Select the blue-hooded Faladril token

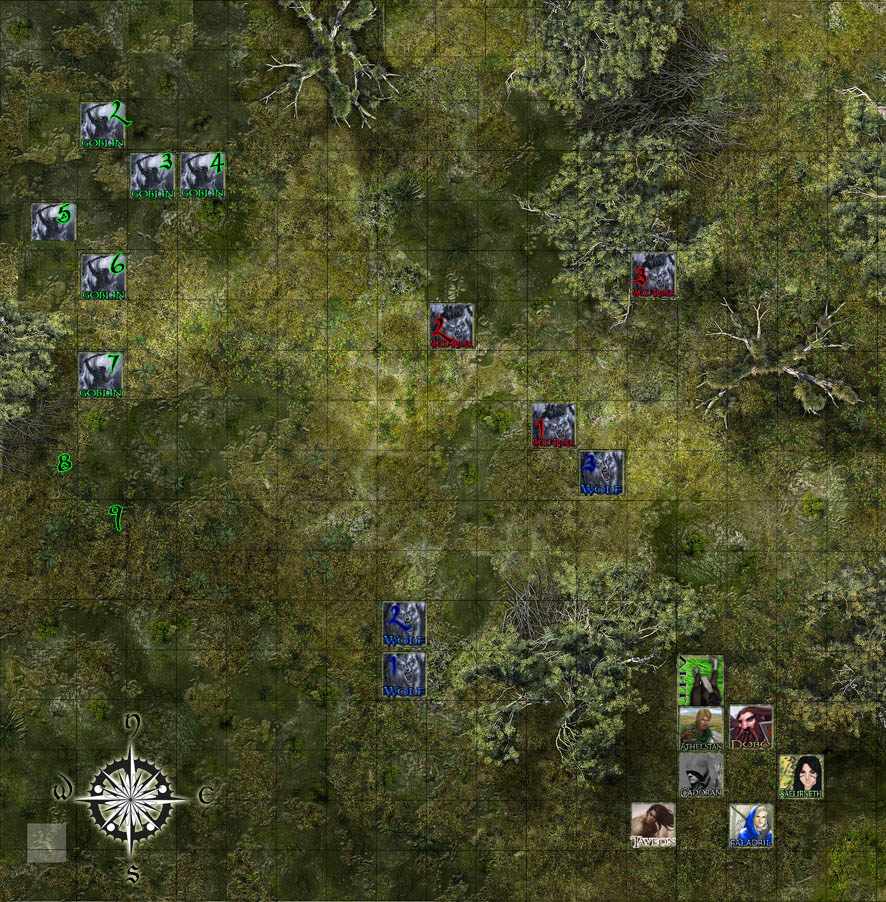click(751, 825)
